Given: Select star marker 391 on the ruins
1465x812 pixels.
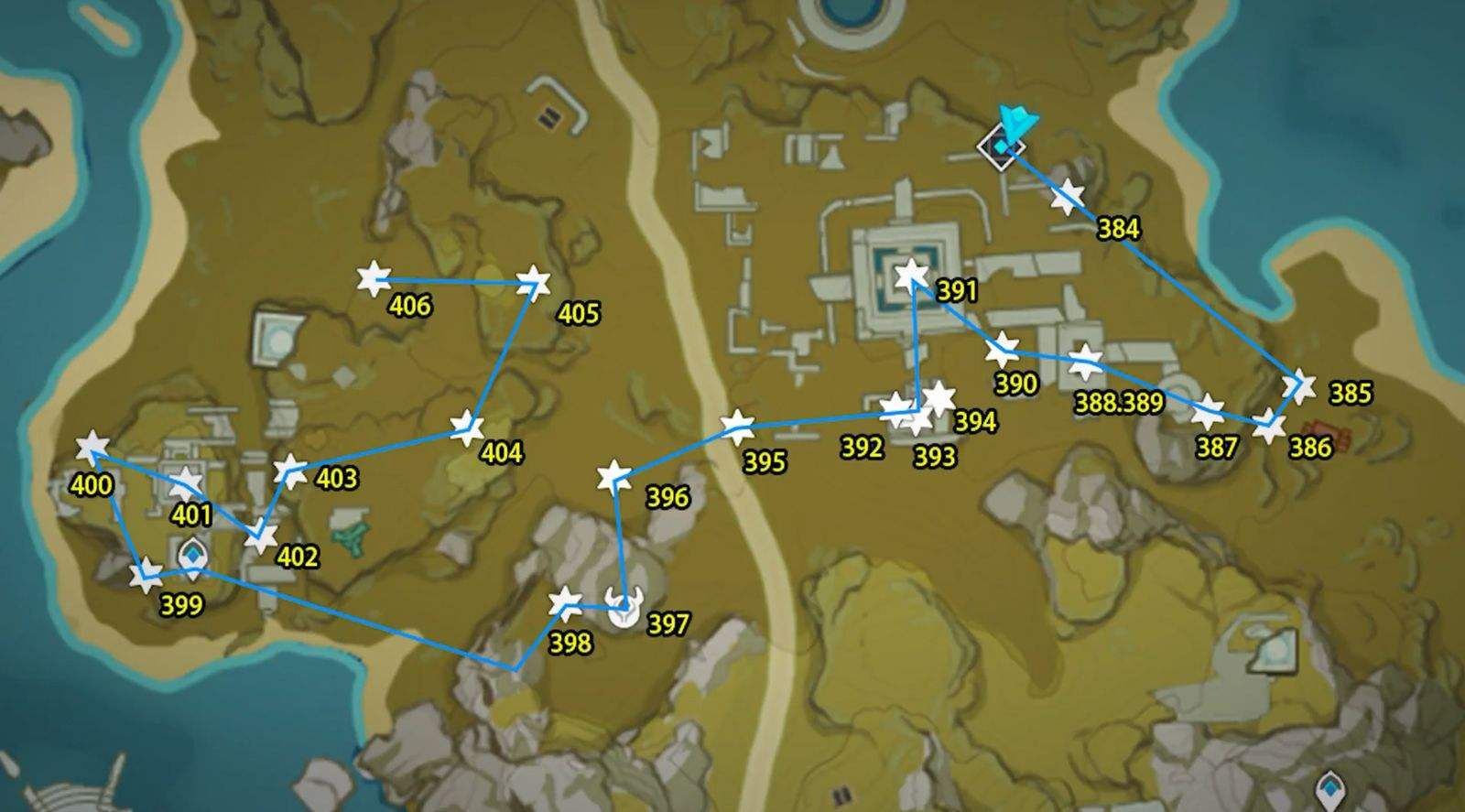Looking at the screenshot, I should pyautogui.click(x=909, y=272).
